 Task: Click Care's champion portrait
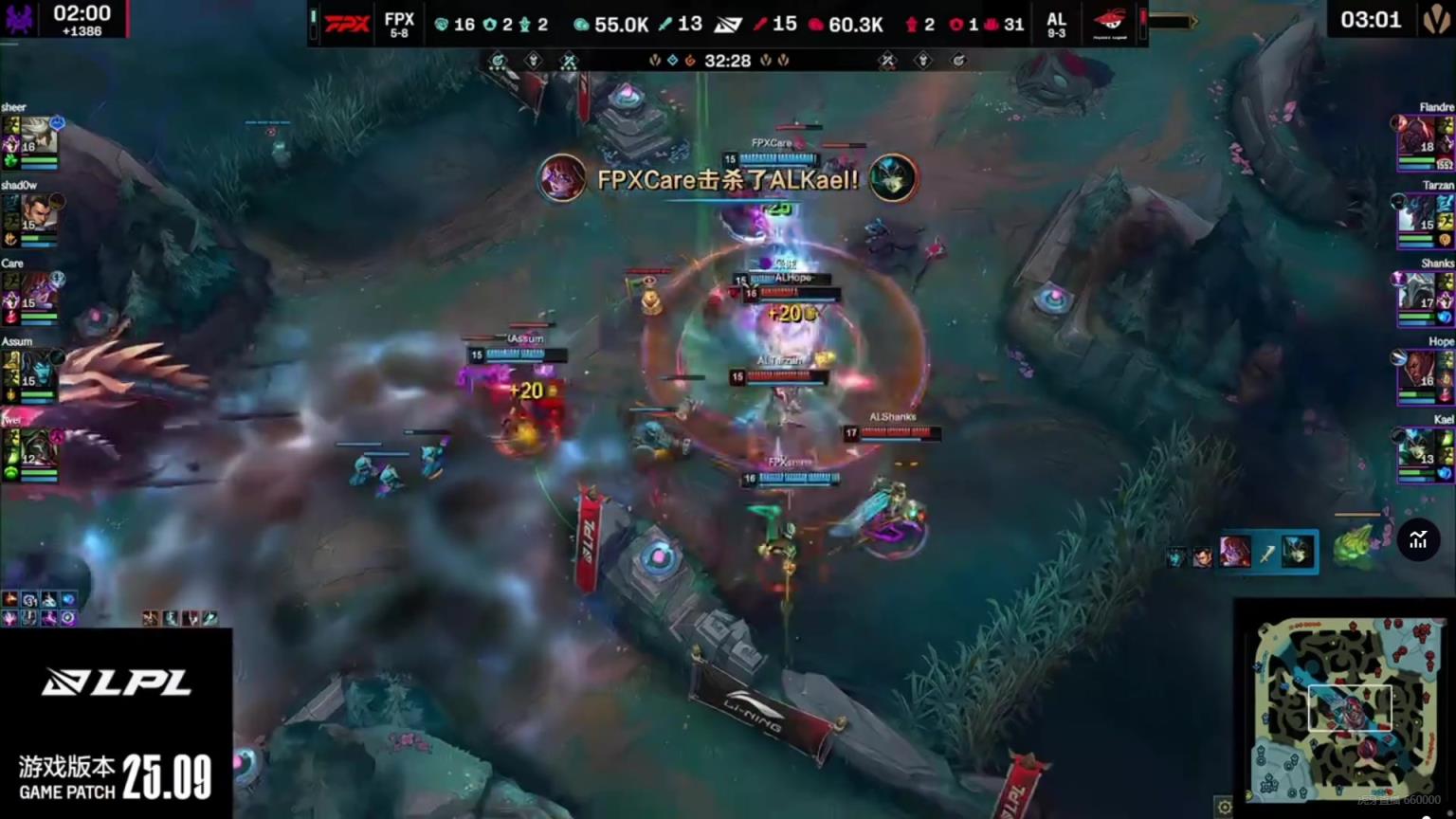38,291
